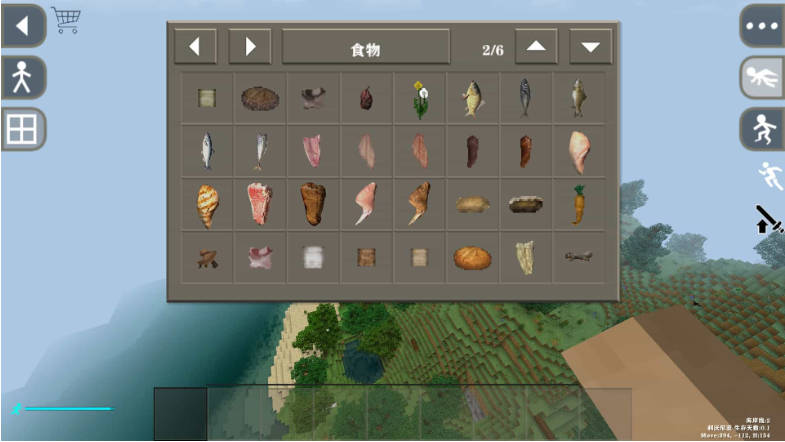Click the back arrow button

click(x=21, y=25)
